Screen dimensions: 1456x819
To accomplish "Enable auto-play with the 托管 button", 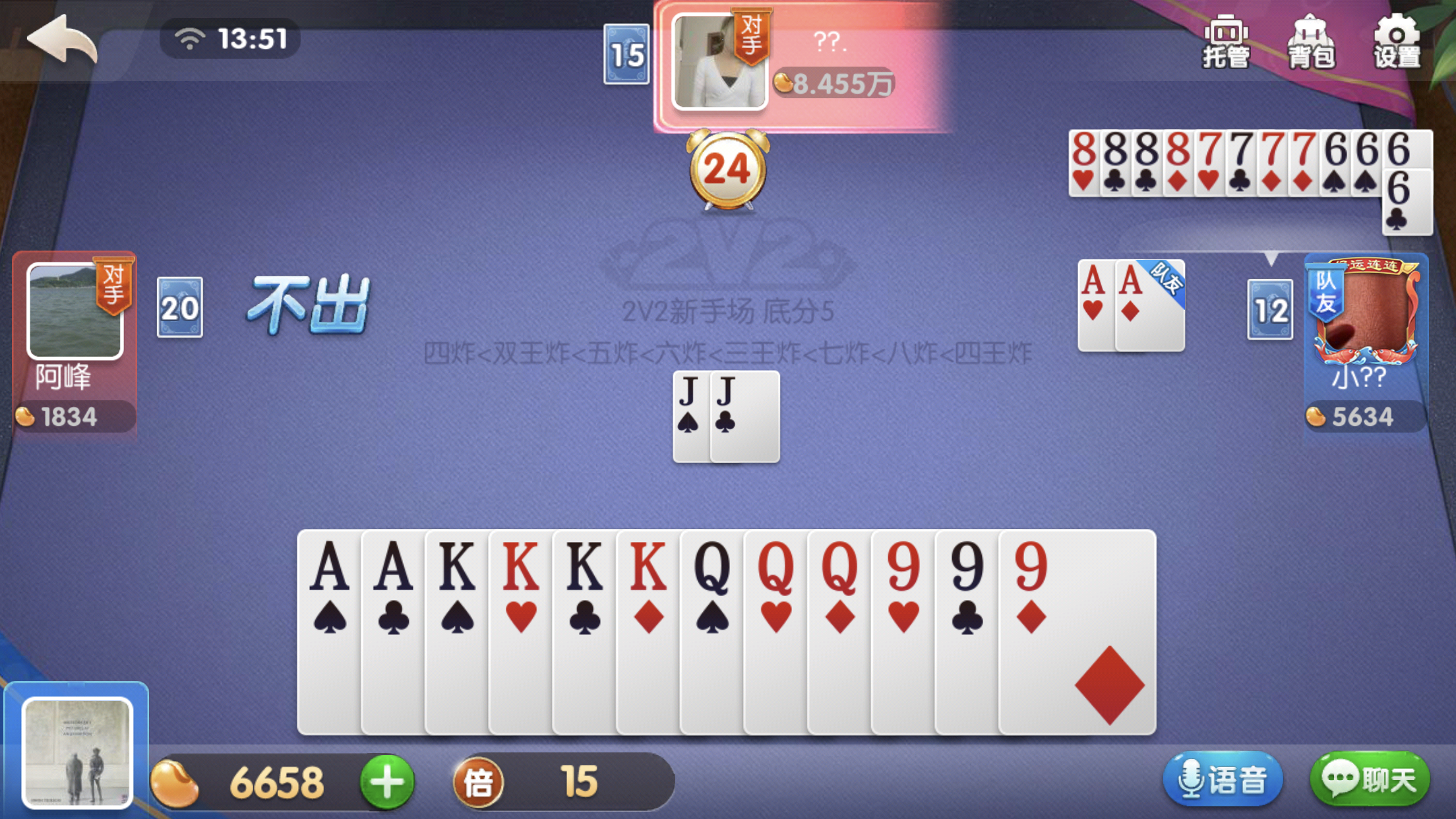I will point(1226,42).
